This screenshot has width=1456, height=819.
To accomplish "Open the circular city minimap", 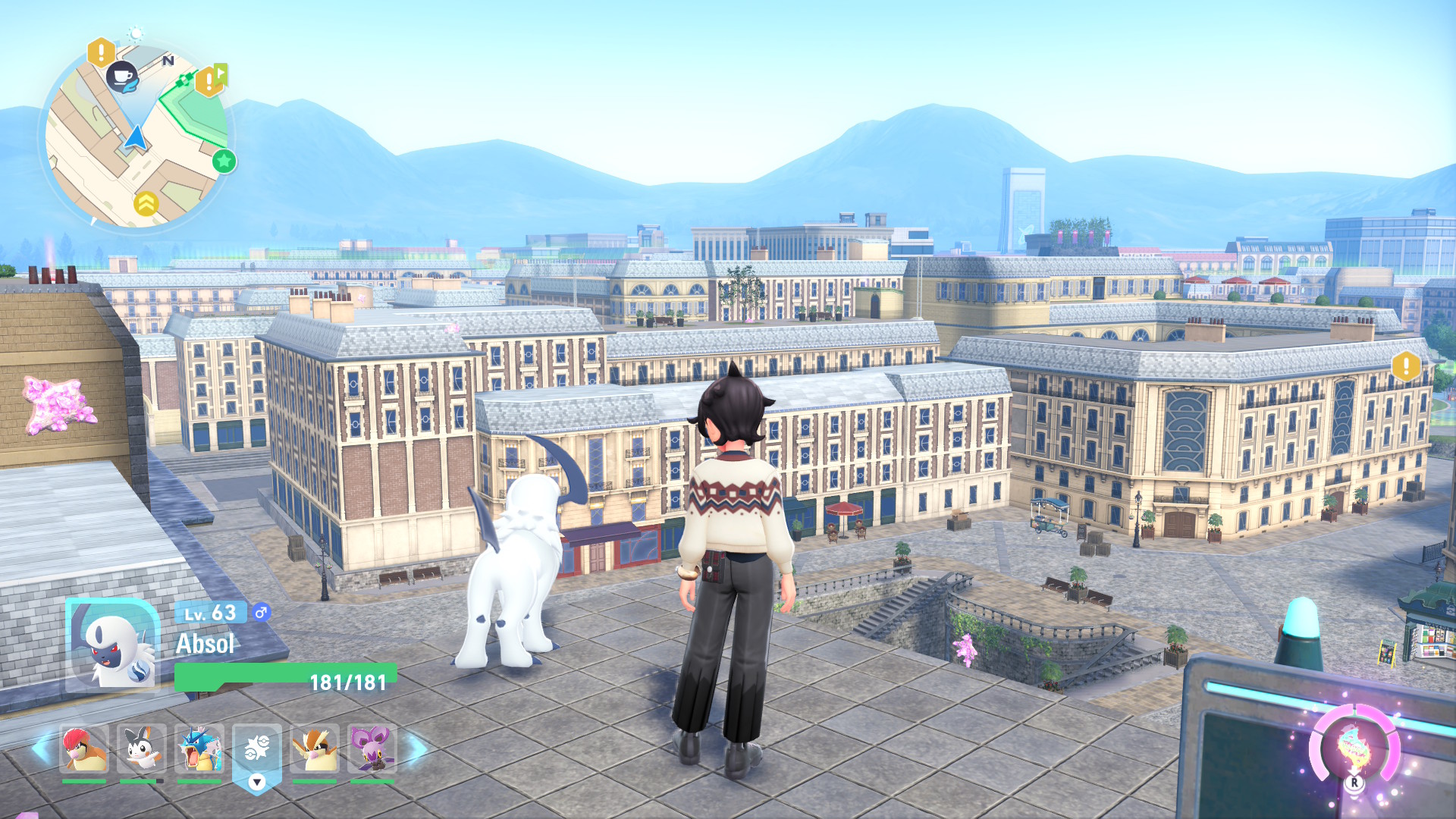I will click(x=136, y=138).
